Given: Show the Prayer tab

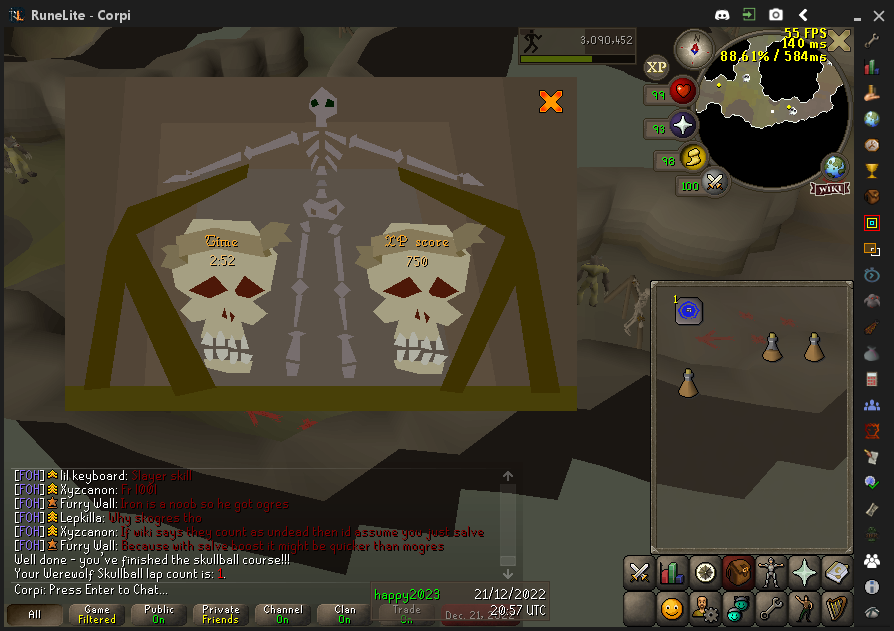Looking at the screenshot, I should (803, 572).
